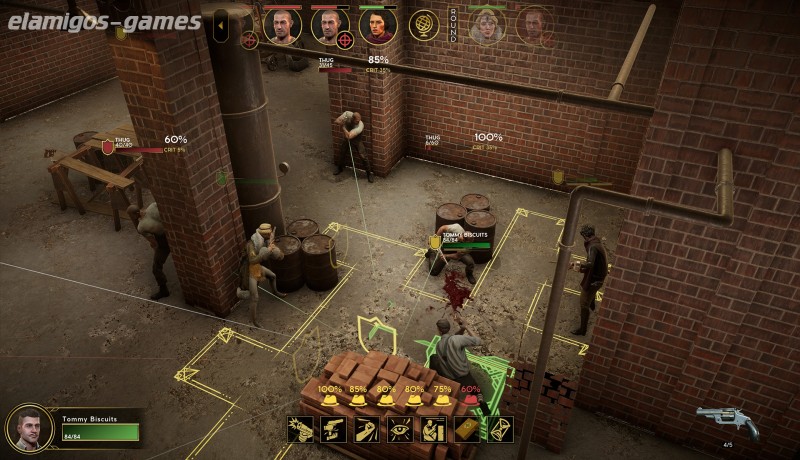The image size is (800, 460).
Task: Open the book item slot
Action: point(467,430)
